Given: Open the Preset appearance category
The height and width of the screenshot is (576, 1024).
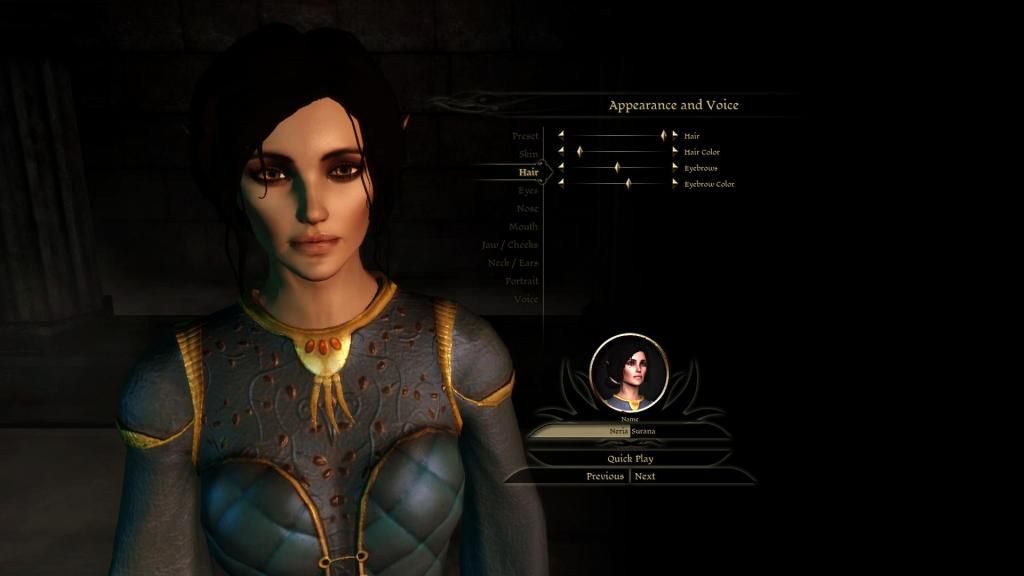Looking at the screenshot, I should [x=525, y=136].
